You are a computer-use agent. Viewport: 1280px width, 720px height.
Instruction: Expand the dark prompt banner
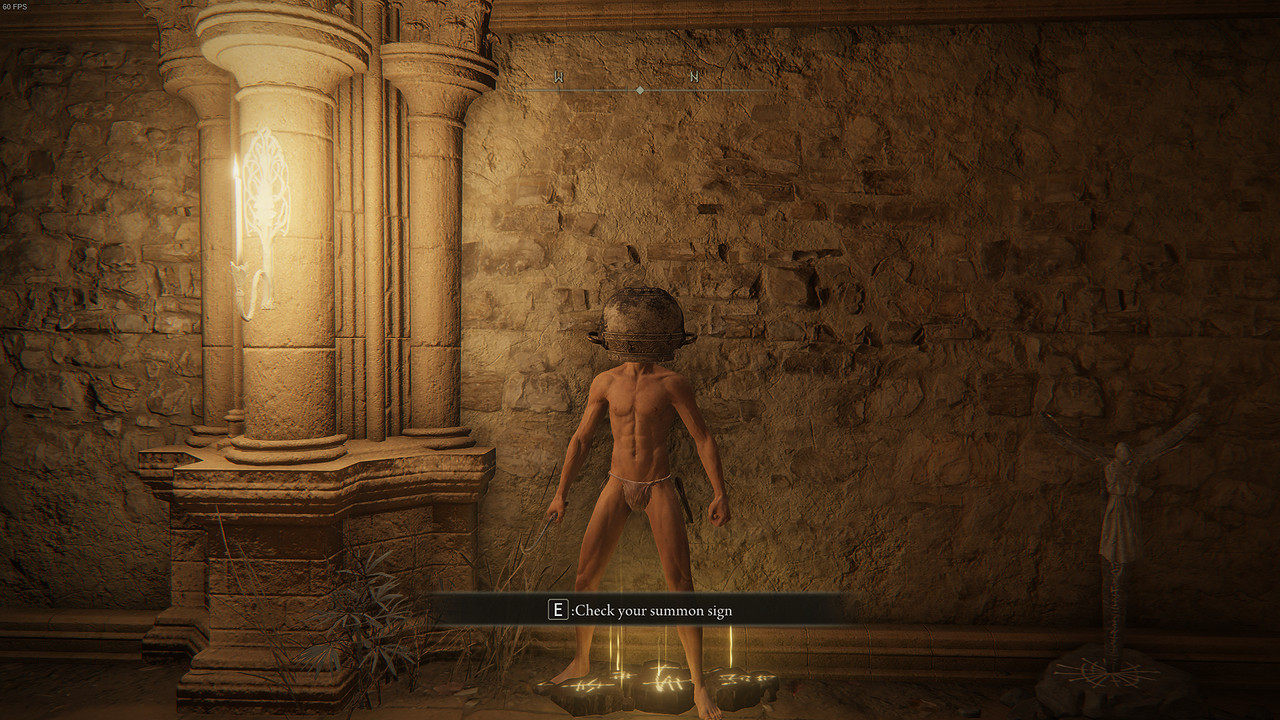click(640, 610)
